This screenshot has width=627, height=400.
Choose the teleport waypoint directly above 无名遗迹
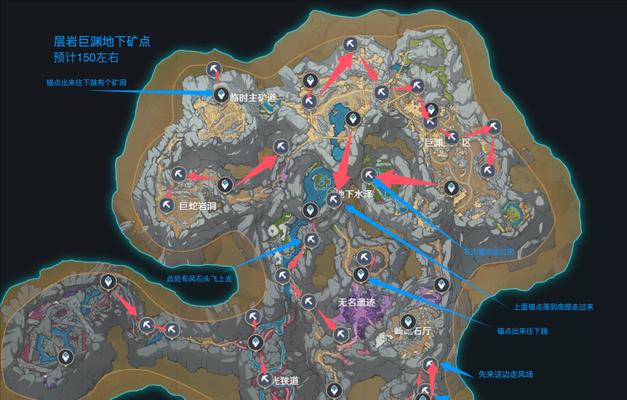click(361, 273)
